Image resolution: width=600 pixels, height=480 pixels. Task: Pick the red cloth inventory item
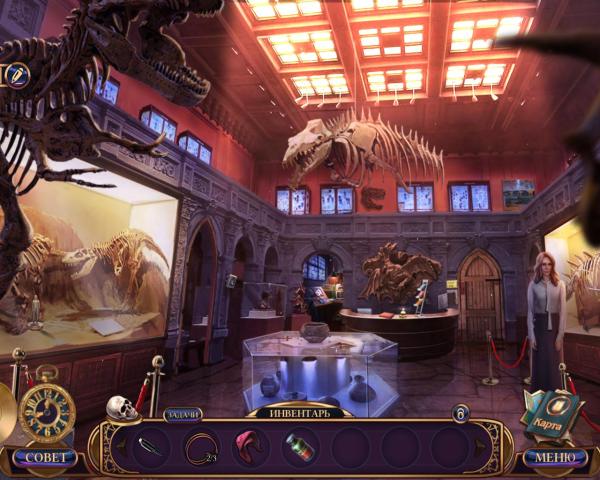point(250,446)
